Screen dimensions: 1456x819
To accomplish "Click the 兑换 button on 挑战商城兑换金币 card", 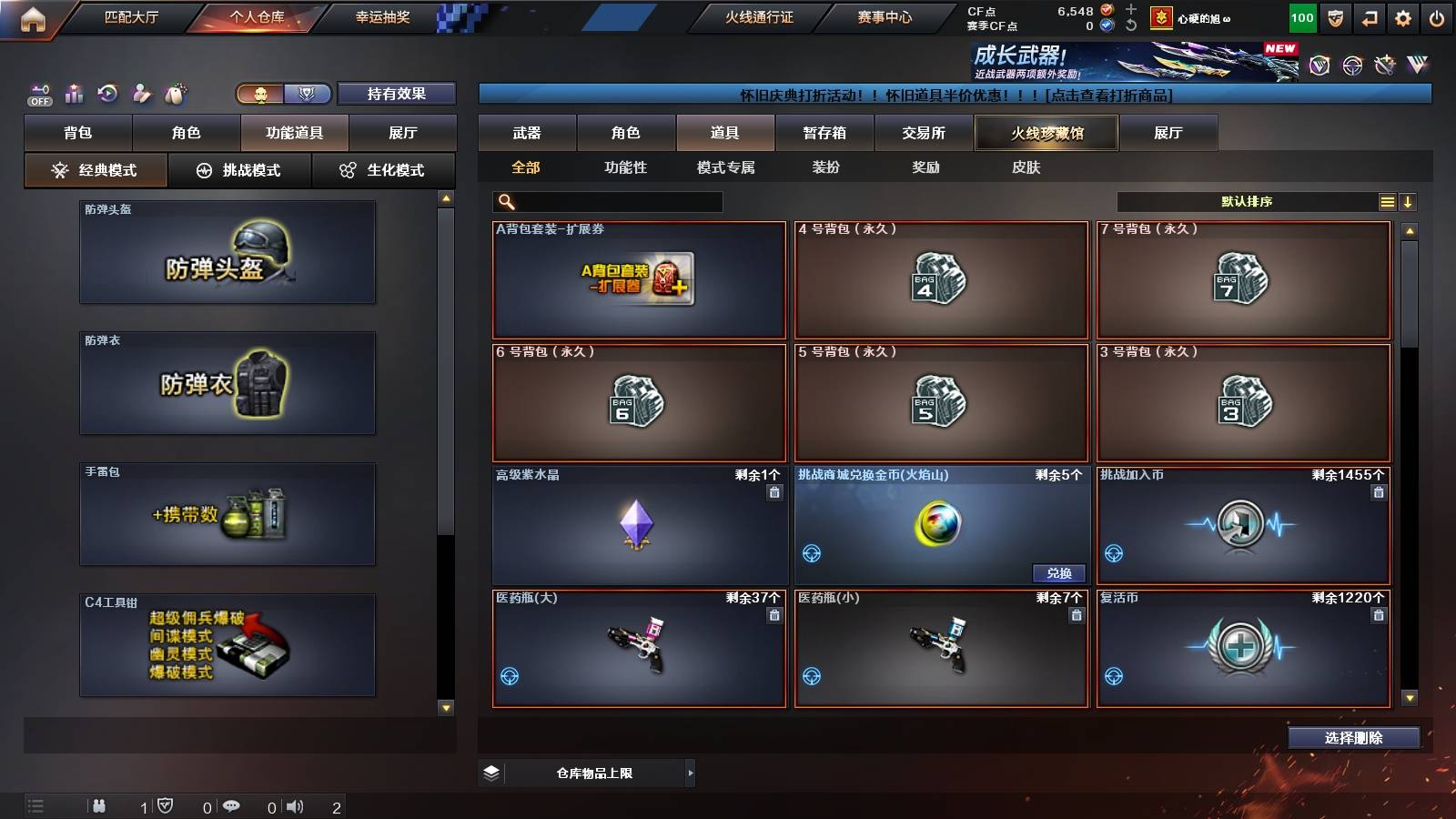I will point(1061,573).
